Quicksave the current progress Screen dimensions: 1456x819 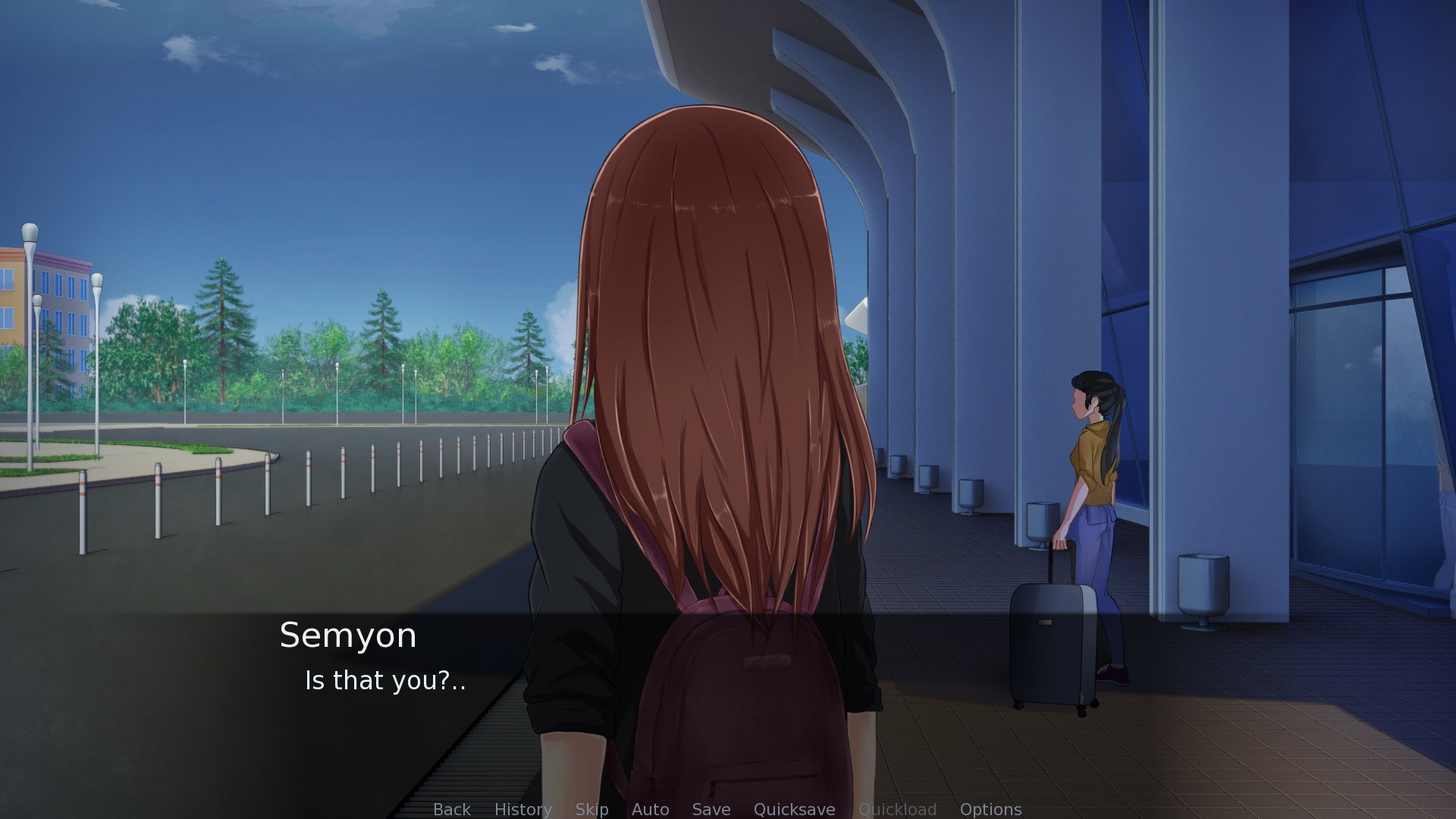tap(793, 809)
